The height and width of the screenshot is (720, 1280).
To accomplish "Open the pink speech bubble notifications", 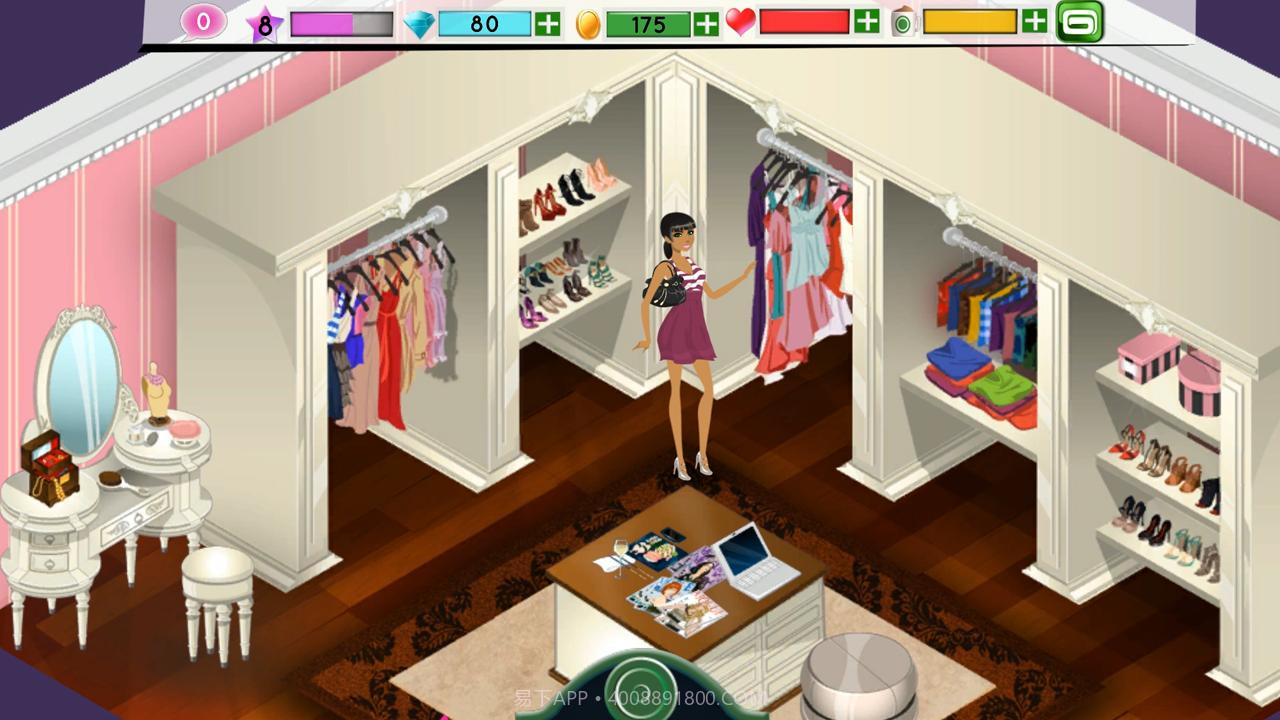I will coord(203,22).
